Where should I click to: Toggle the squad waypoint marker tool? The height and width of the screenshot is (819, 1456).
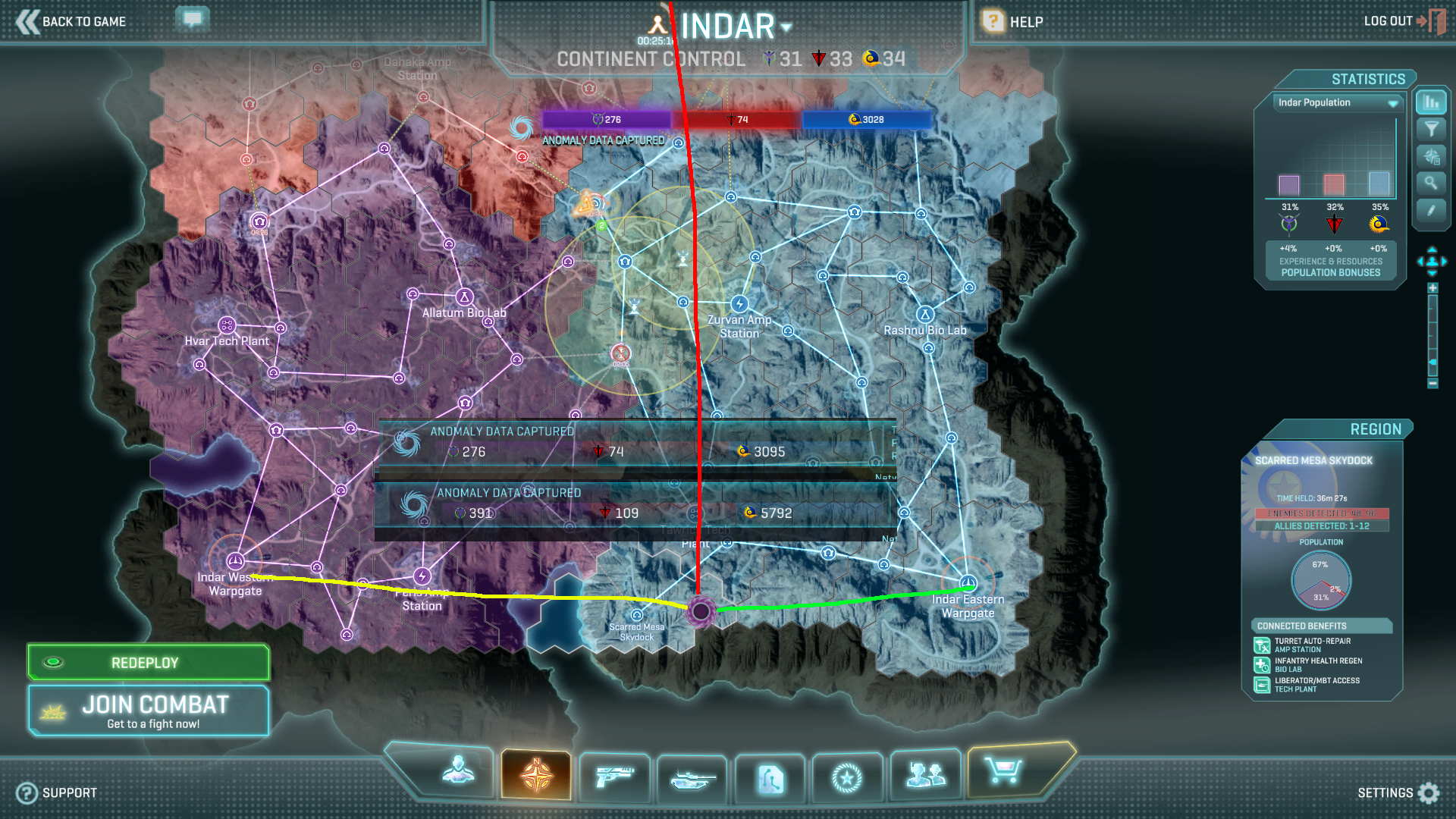1430,156
